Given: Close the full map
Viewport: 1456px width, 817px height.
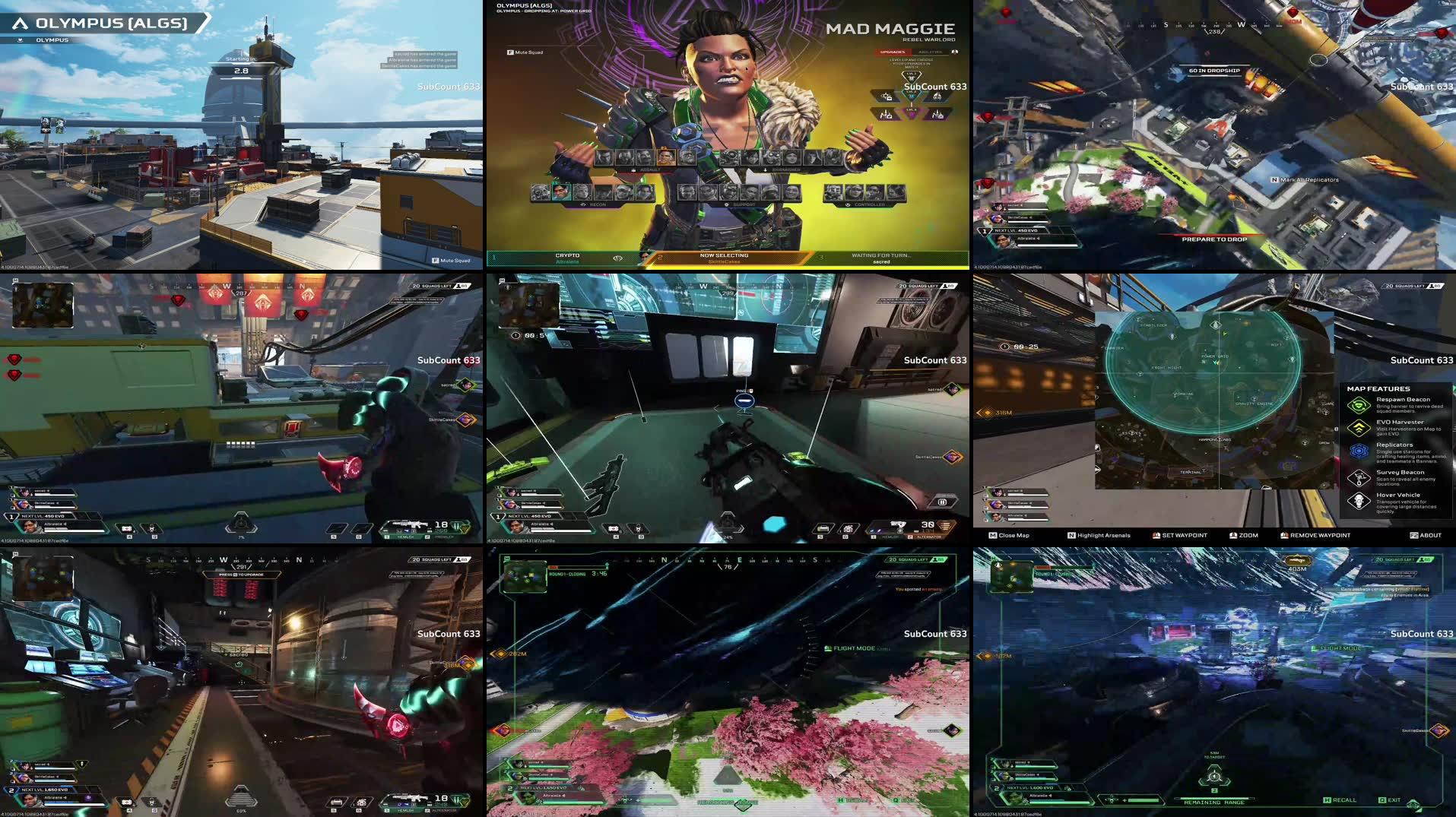Looking at the screenshot, I should click(x=1009, y=535).
